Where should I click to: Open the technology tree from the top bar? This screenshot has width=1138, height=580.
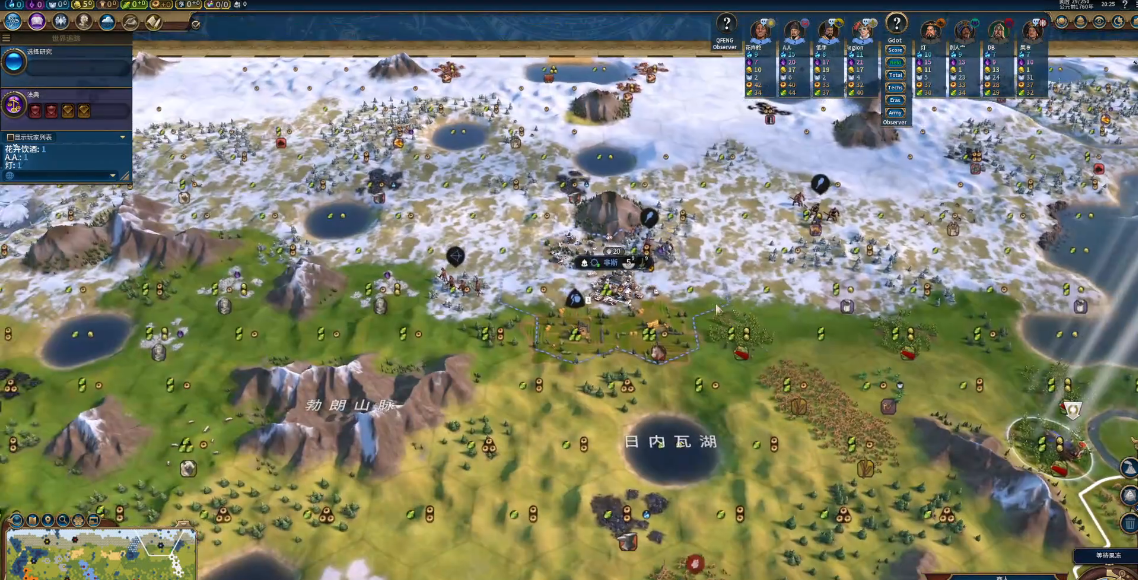12,21
